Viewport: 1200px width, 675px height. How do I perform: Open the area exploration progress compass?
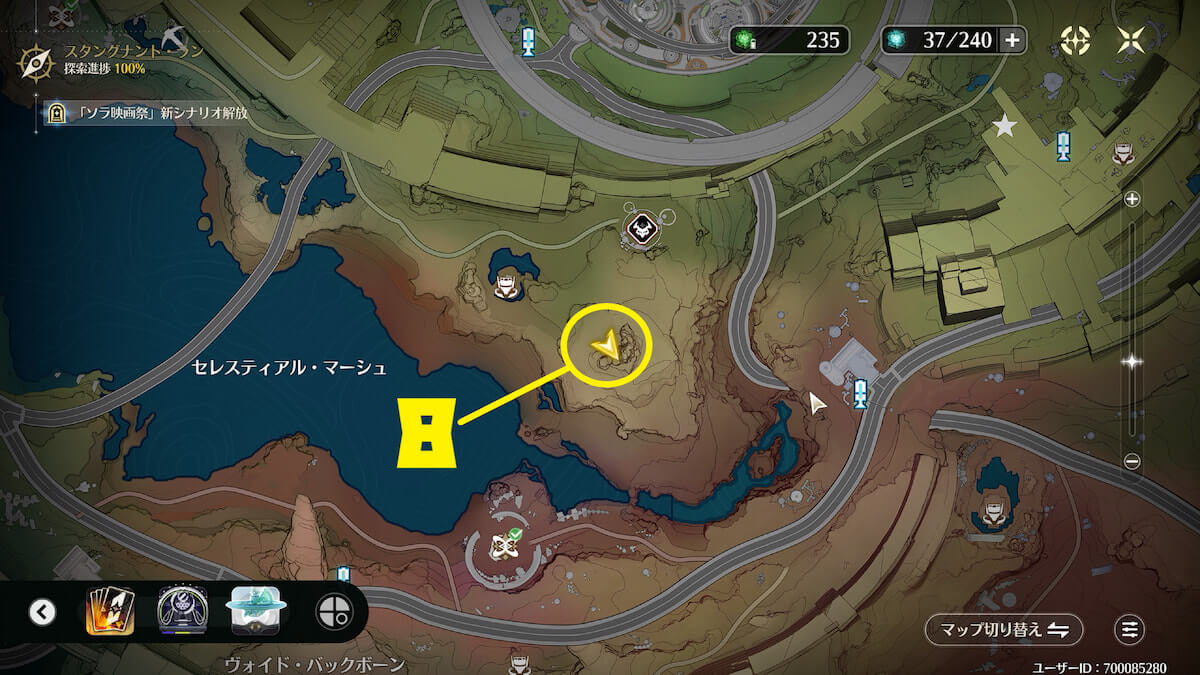pos(36,61)
